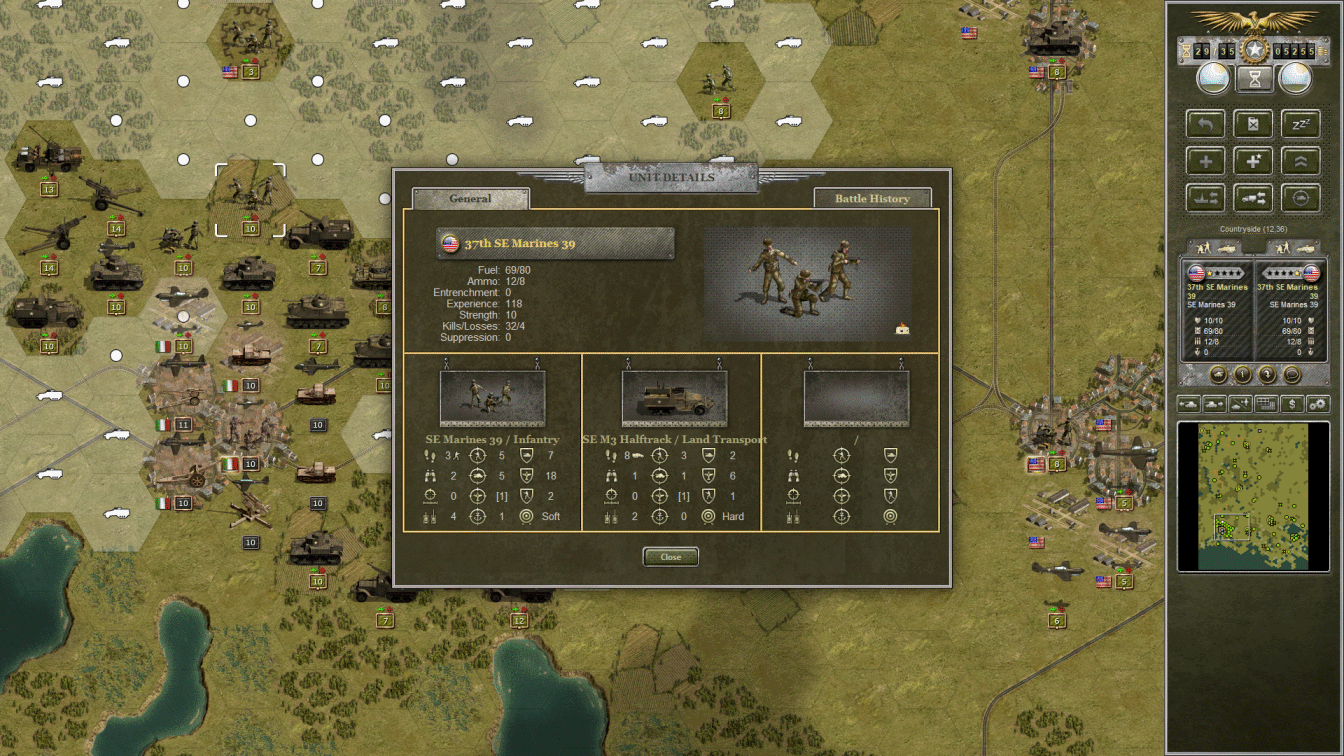Image resolution: width=1344 pixels, height=756 pixels.
Task: Upgrade the selected unit
Action: click(x=1301, y=161)
